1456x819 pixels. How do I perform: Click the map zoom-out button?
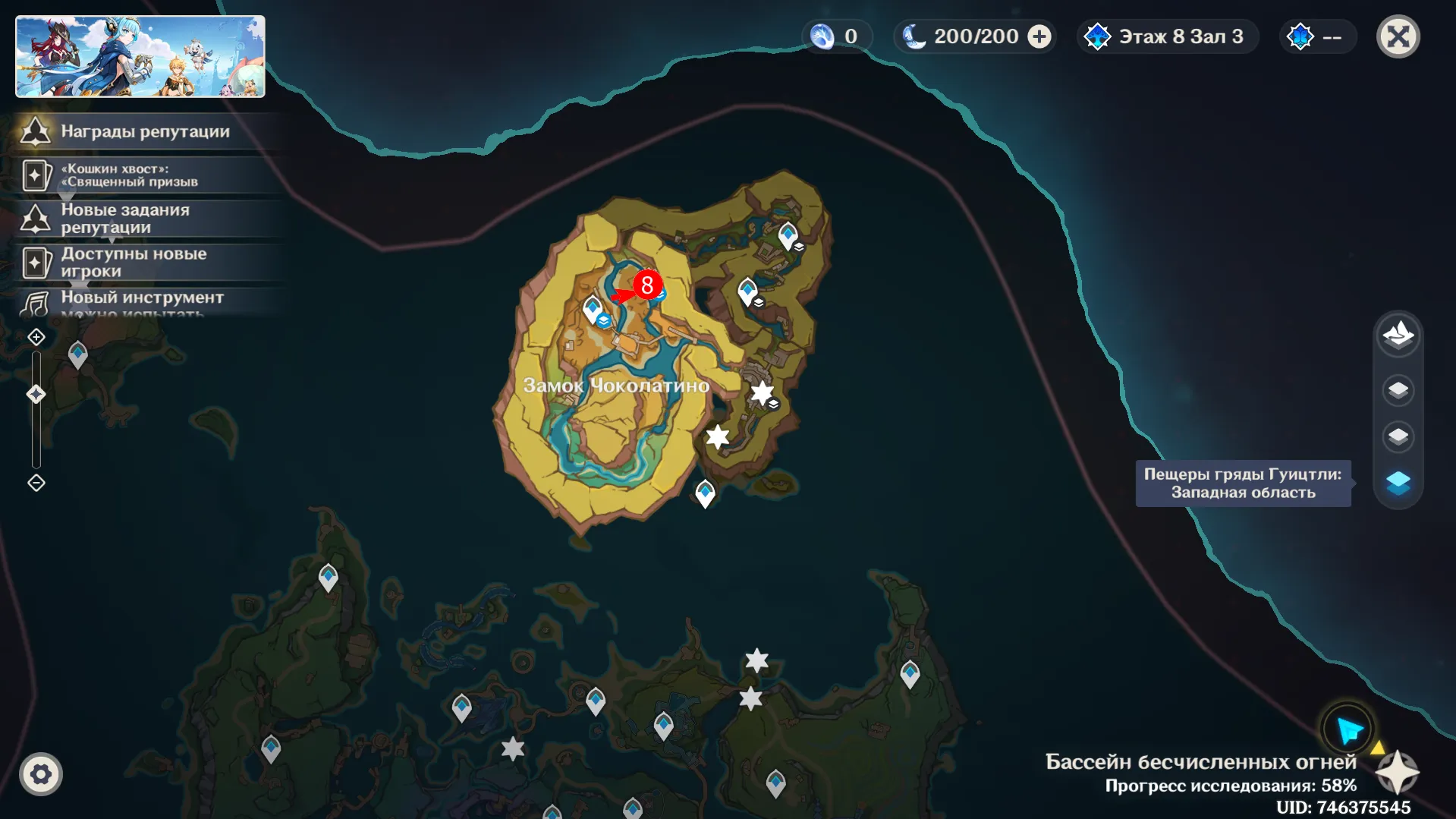pyautogui.click(x=36, y=483)
